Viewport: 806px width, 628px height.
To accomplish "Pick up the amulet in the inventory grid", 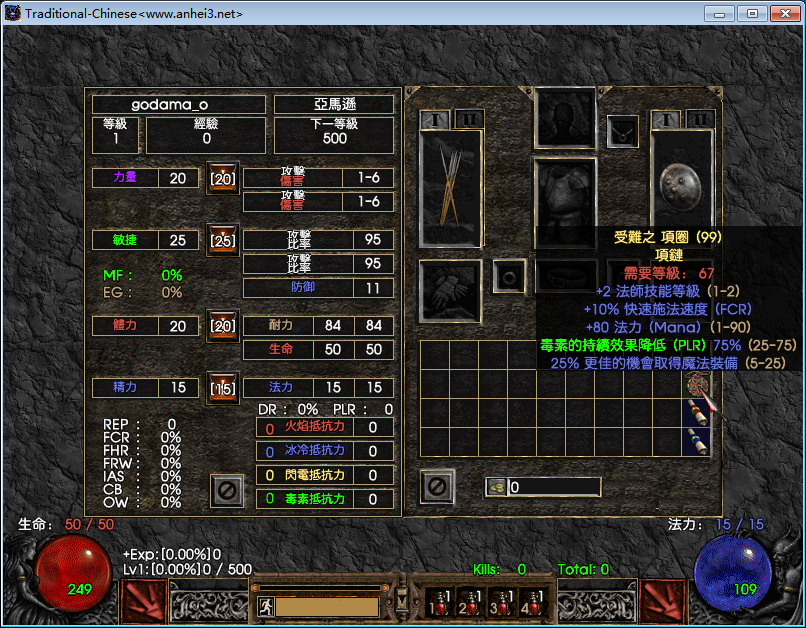I will (697, 385).
